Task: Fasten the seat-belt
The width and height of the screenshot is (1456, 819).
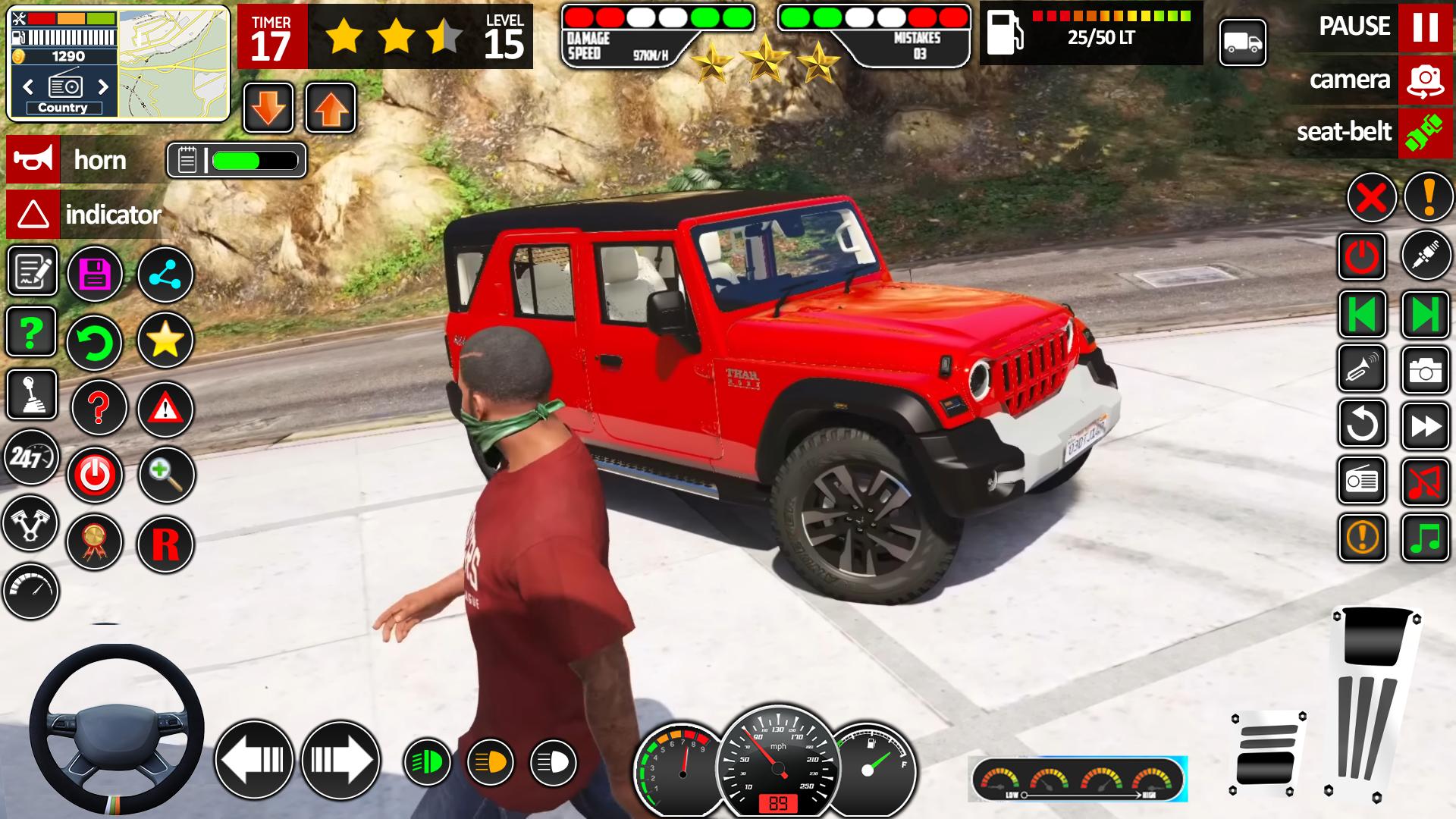Action: click(x=1425, y=133)
